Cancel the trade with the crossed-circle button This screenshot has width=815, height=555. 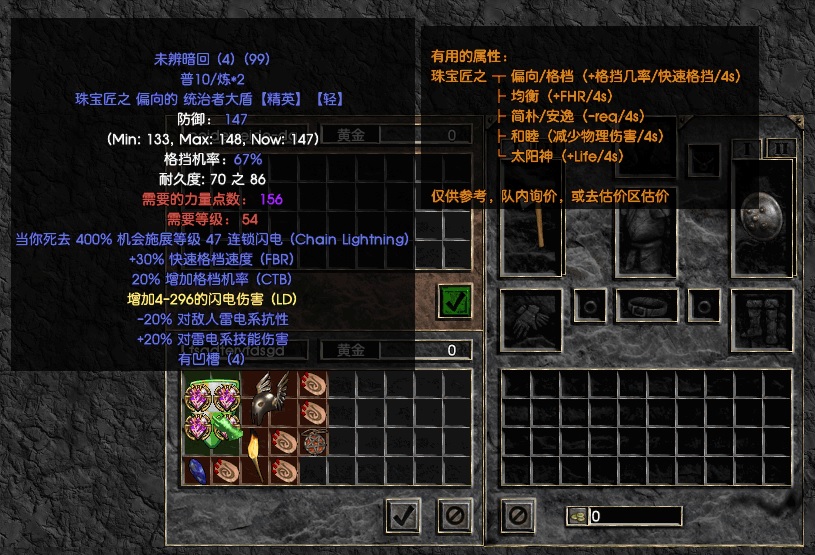coord(455,515)
